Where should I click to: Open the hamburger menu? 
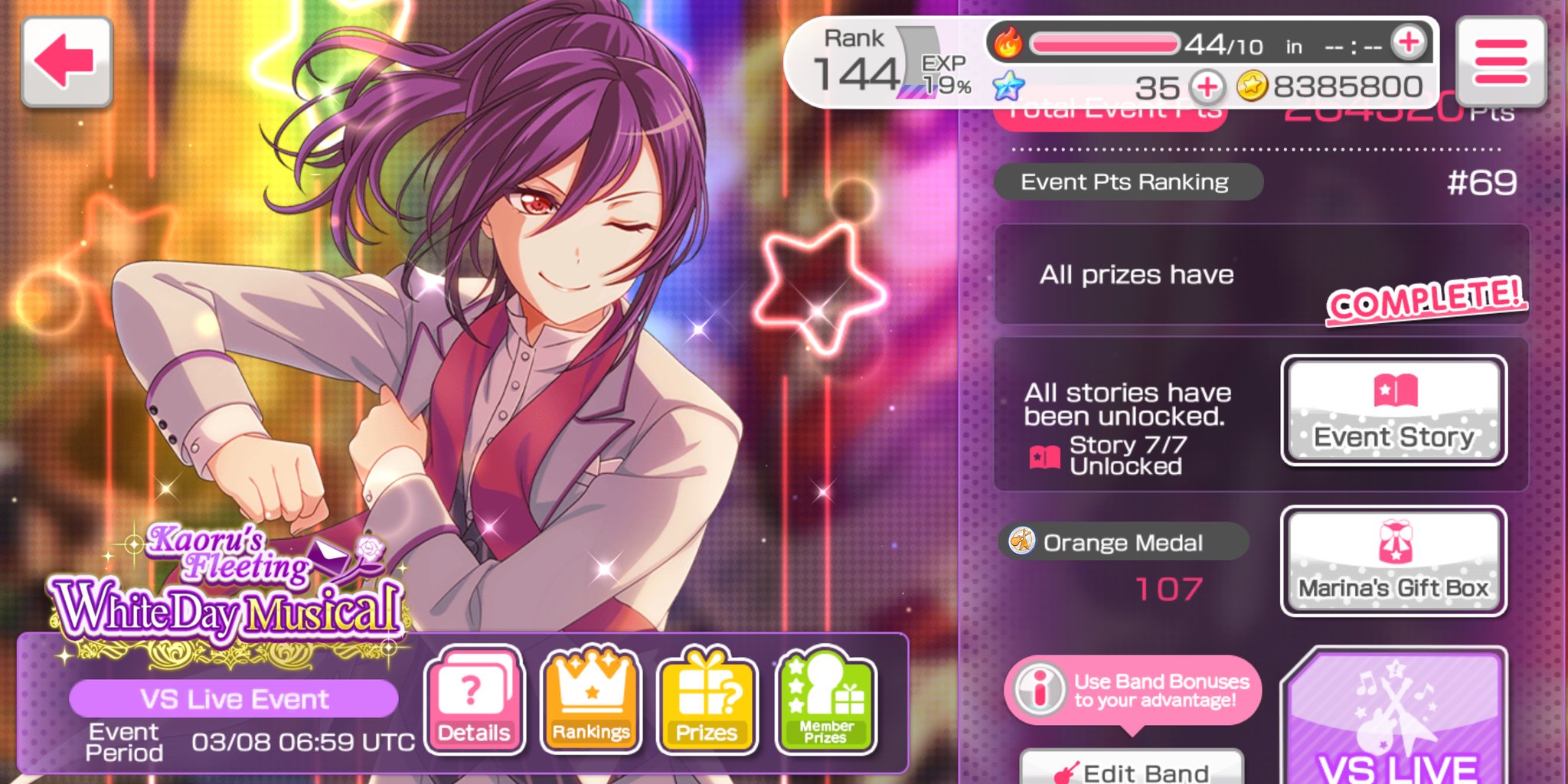pos(1501,61)
